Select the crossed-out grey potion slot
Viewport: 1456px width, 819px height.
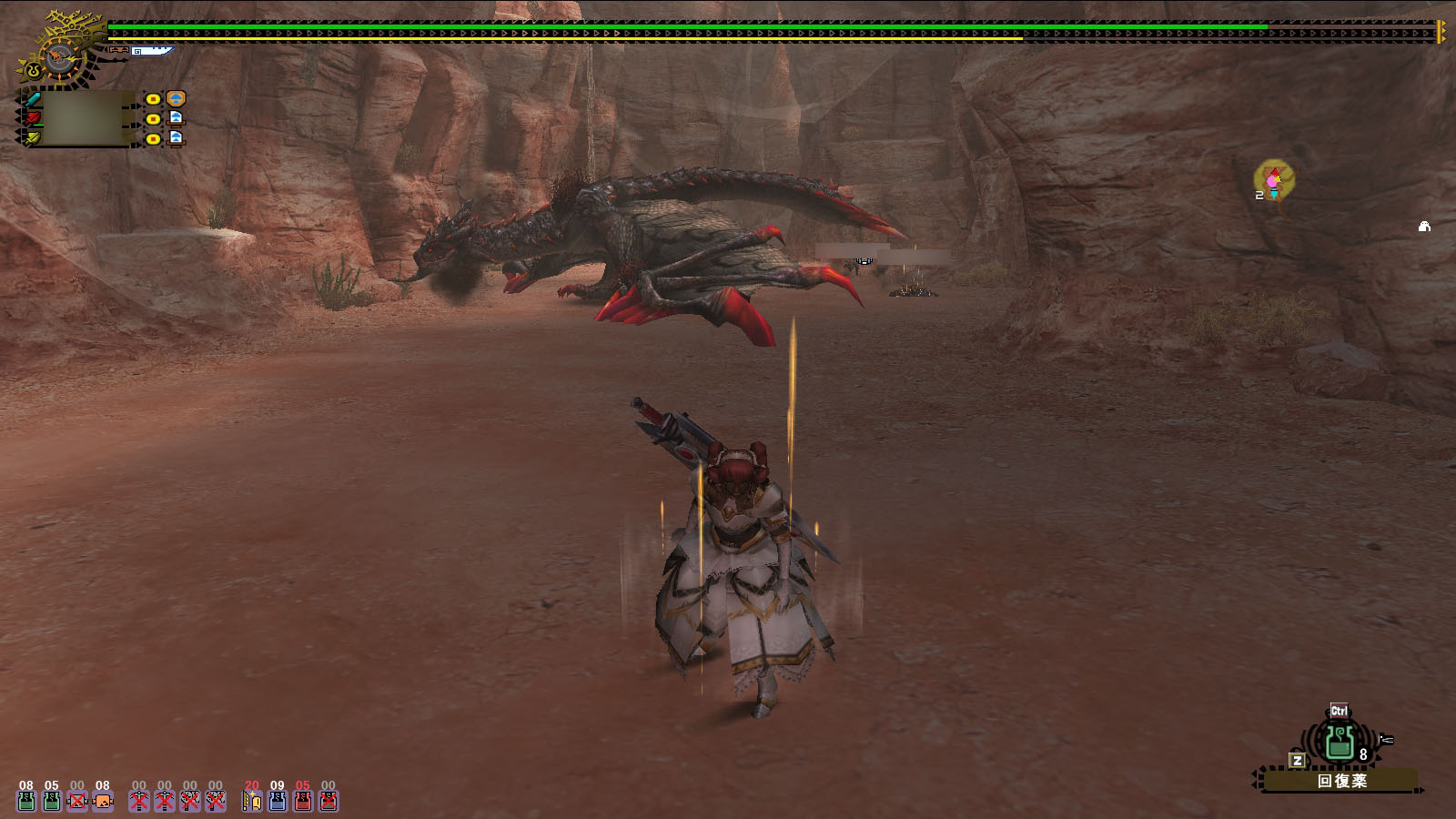pos(329,801)
